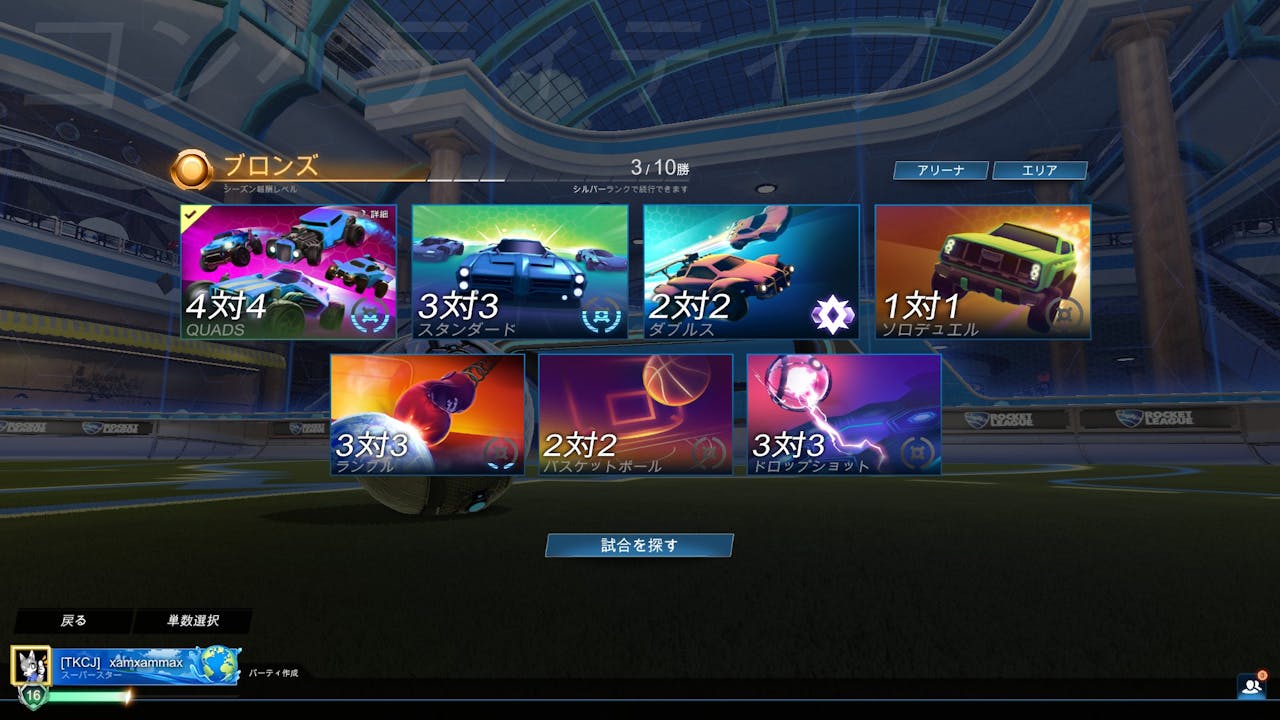Select the 2対2 バスケットボール mode tile
1280x720 pixels.
coord(635,414)
